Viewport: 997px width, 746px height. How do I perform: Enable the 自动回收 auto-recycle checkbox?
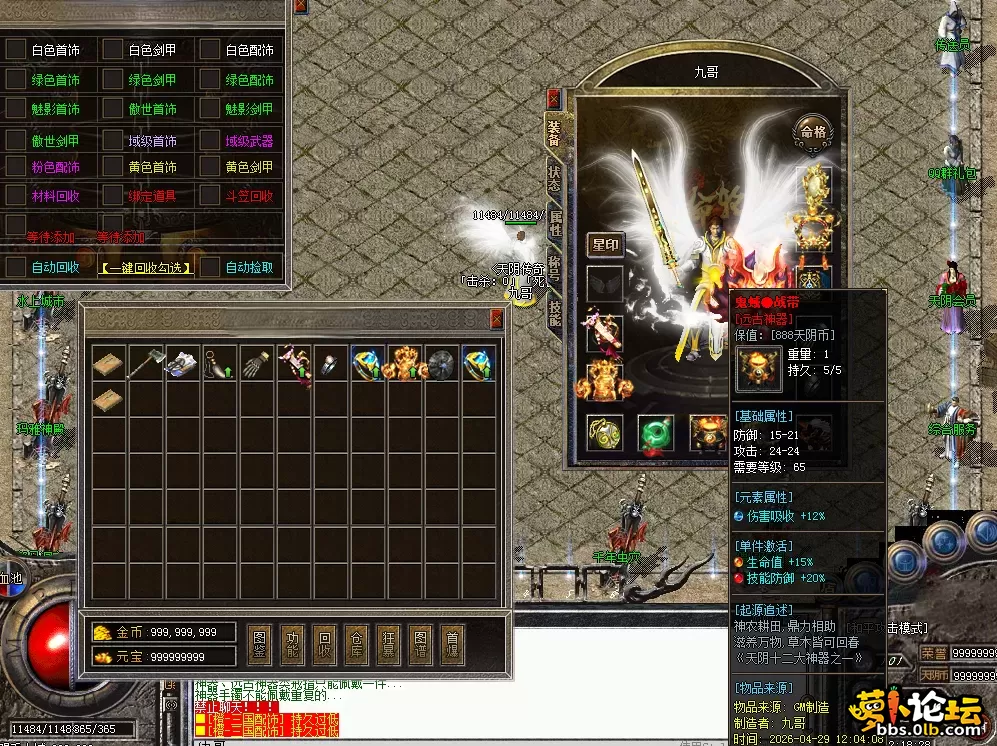click(x=15, y=267)
